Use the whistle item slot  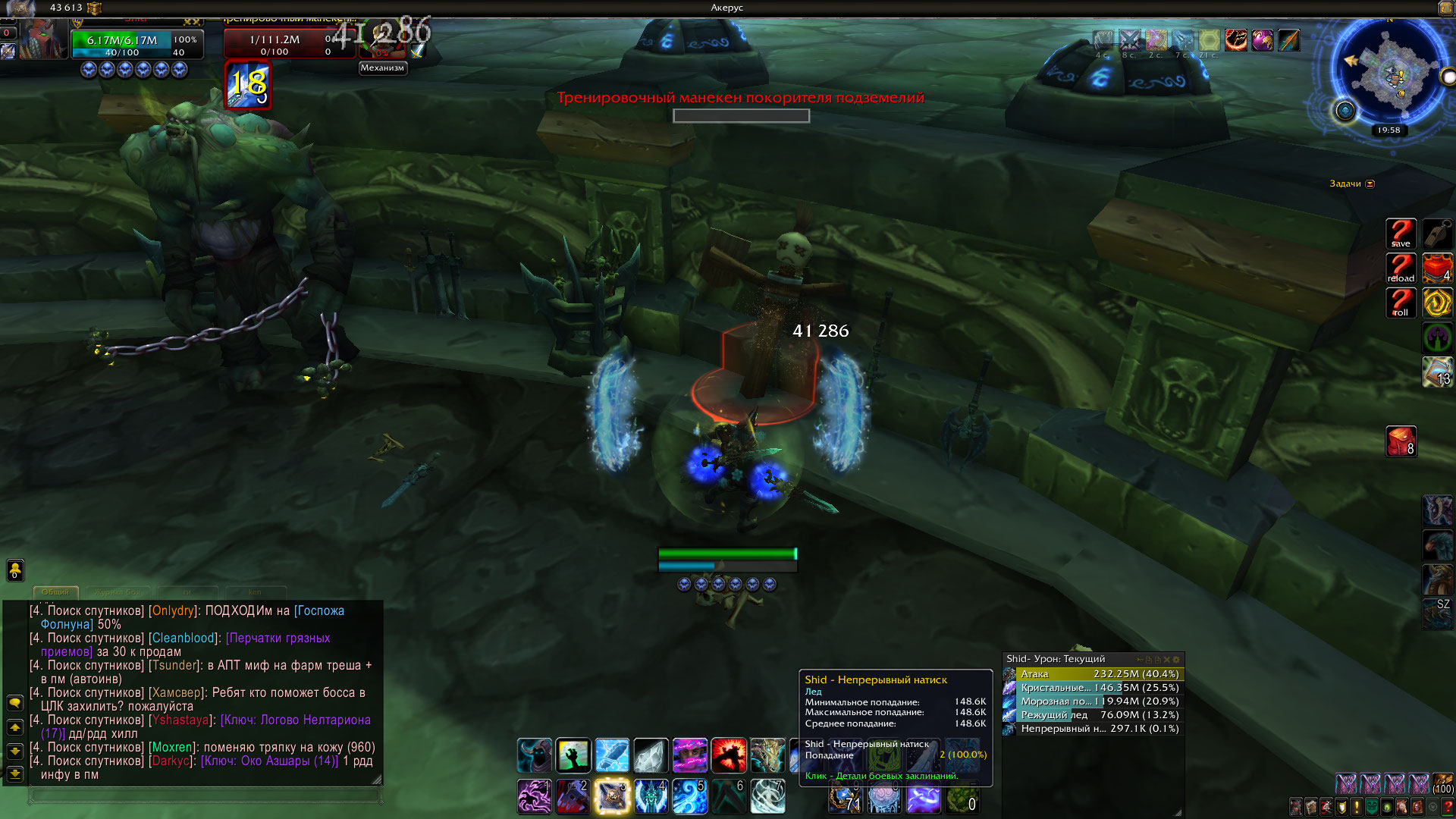1436,233
